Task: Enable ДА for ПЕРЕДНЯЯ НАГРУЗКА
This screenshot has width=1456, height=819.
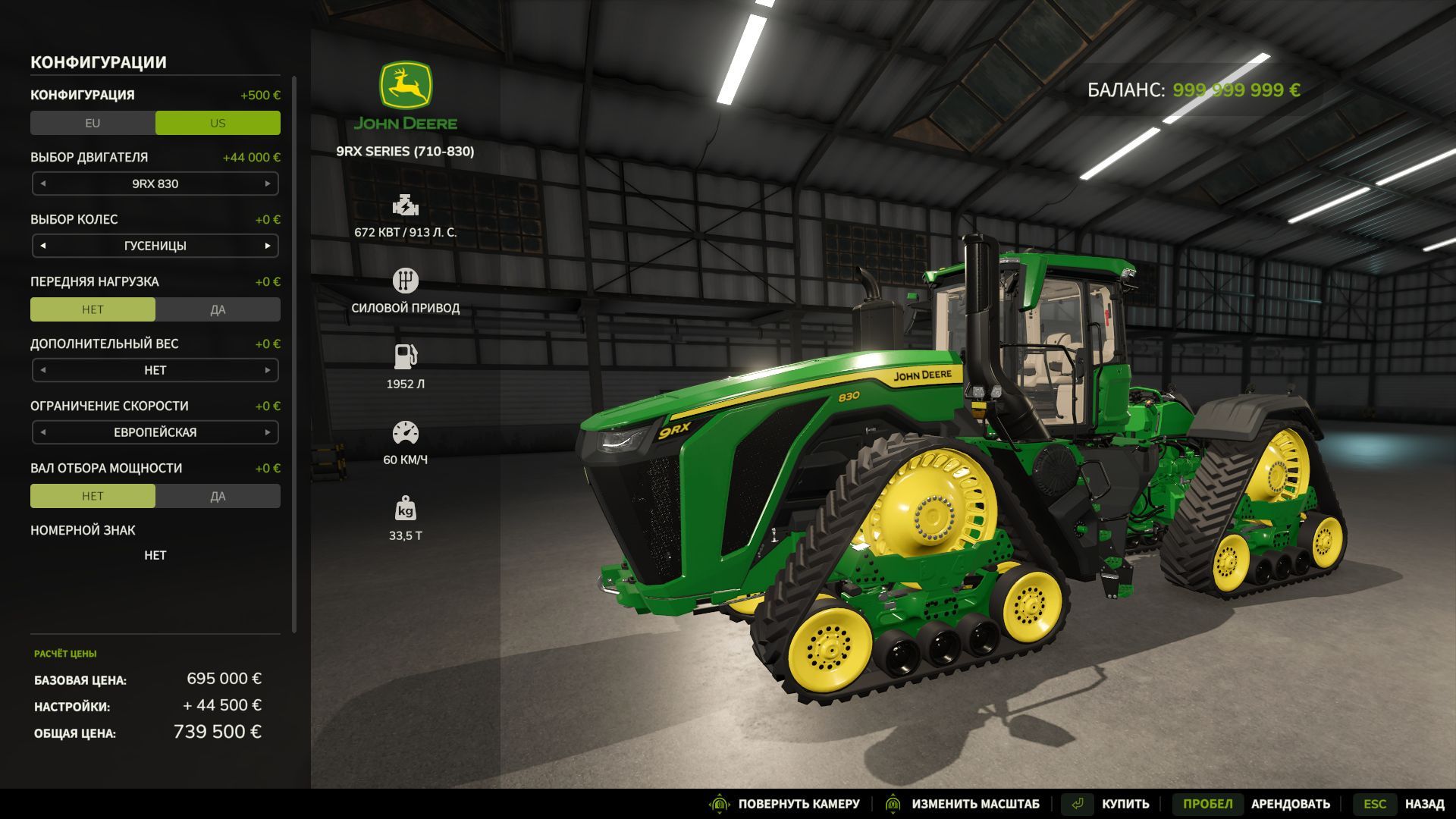Action: tap(218, 309)
